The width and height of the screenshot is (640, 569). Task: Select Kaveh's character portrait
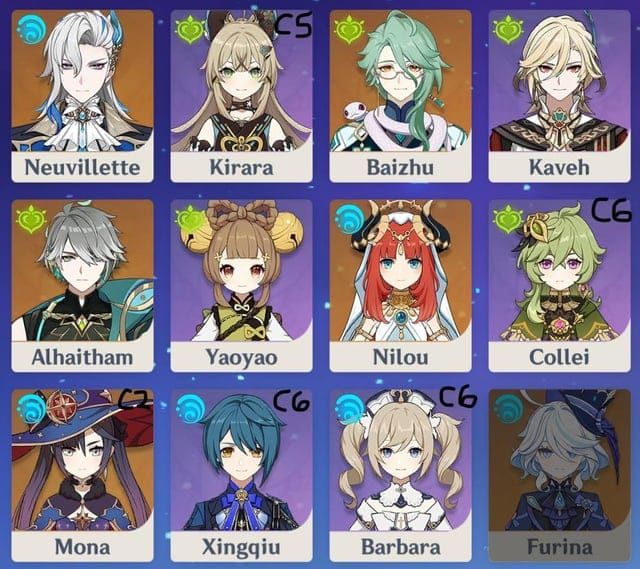559,95
